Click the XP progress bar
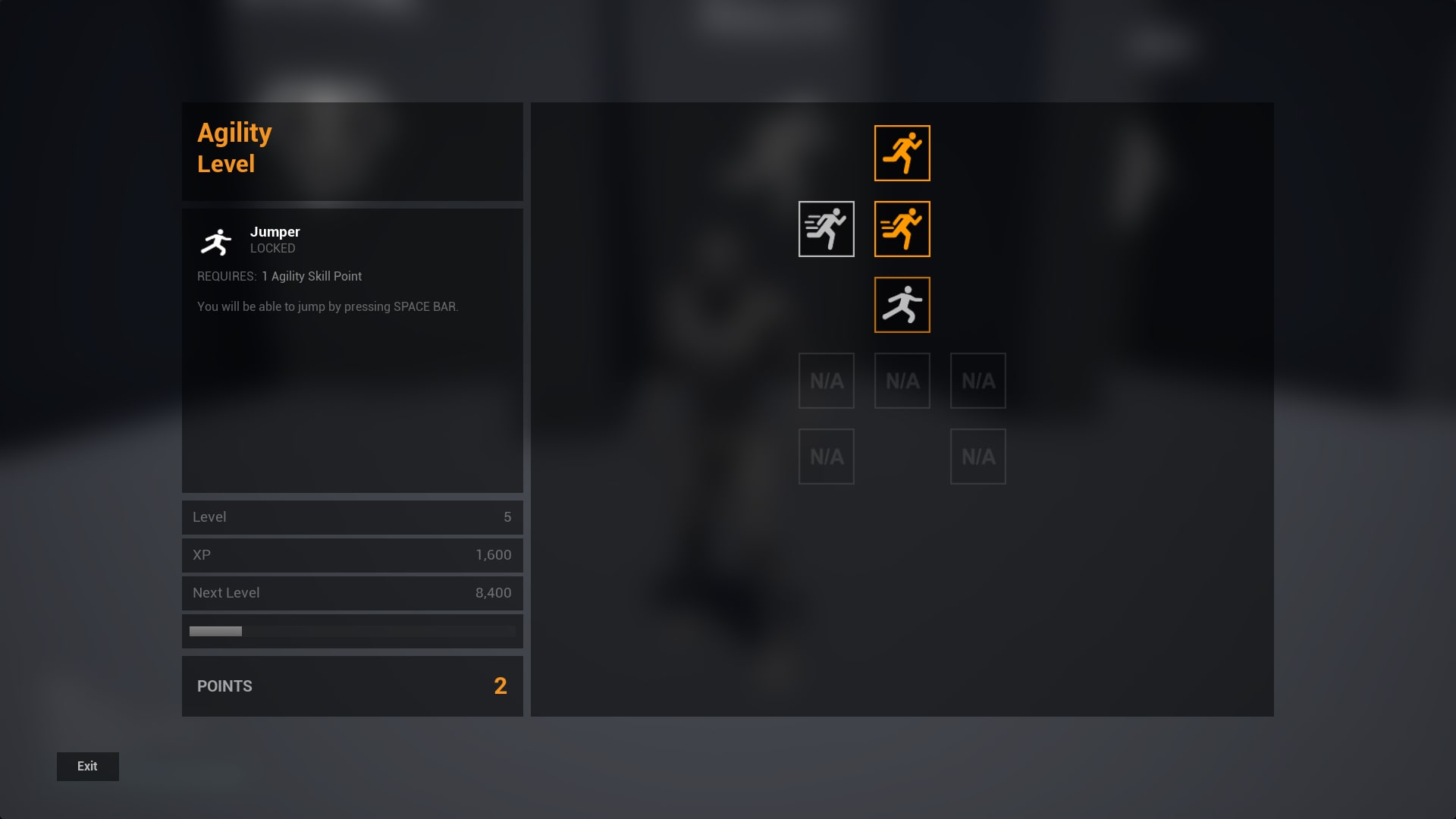 click(x=352, y=630)
